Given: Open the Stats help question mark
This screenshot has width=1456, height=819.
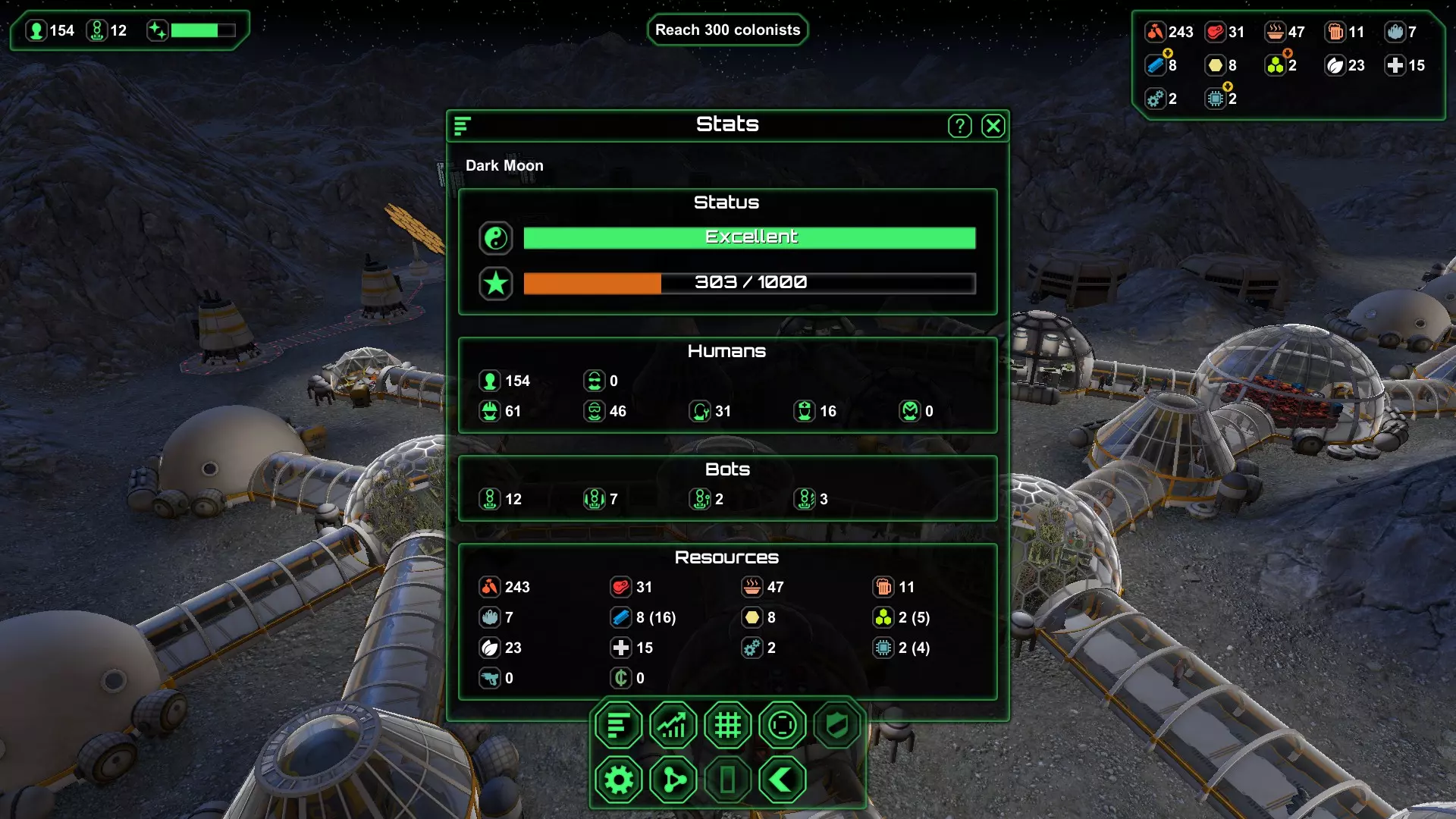Looking at the screenshot, I should [959, 126].
